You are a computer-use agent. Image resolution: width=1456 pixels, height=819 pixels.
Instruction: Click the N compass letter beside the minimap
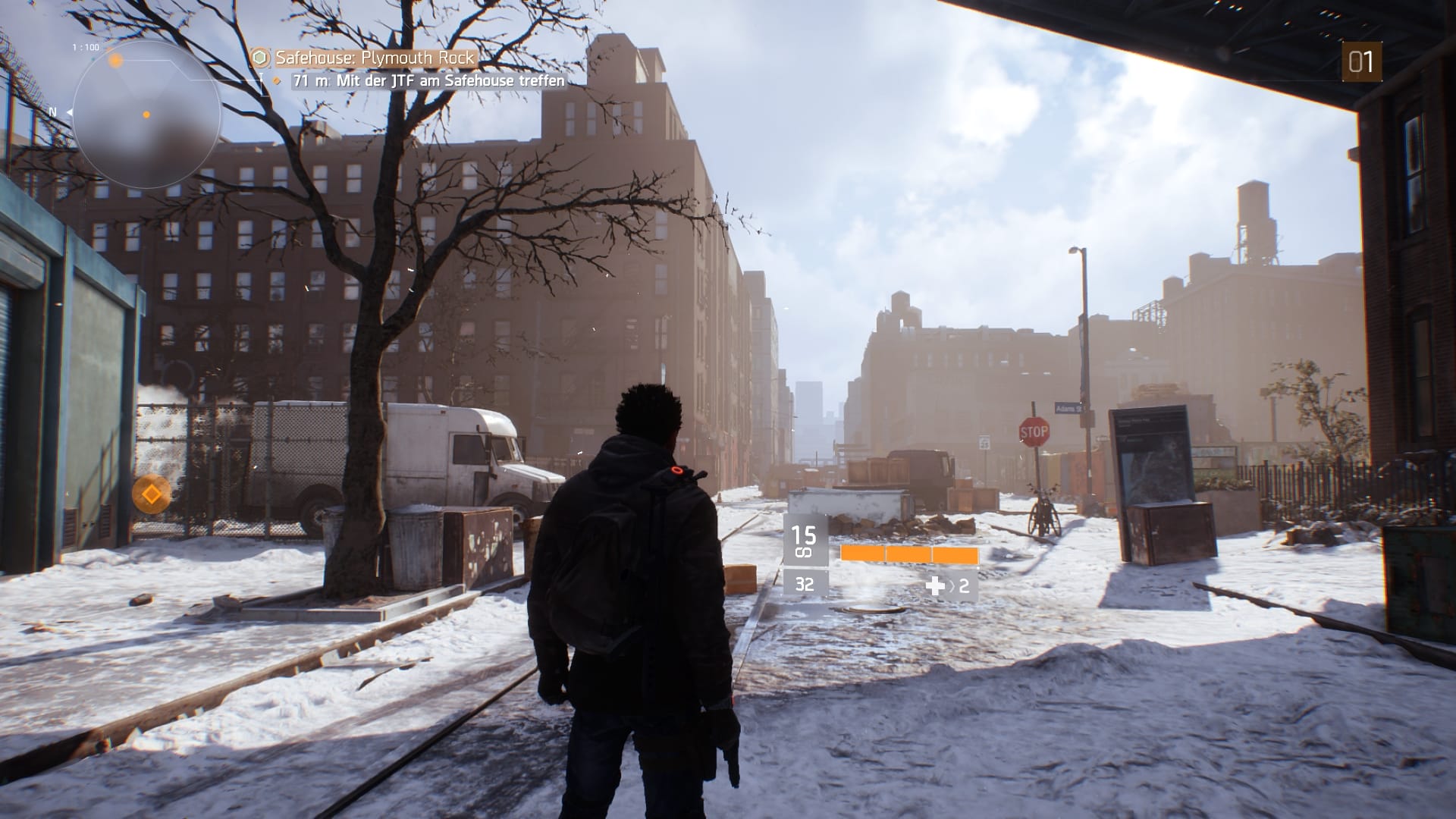click(52, 111)
